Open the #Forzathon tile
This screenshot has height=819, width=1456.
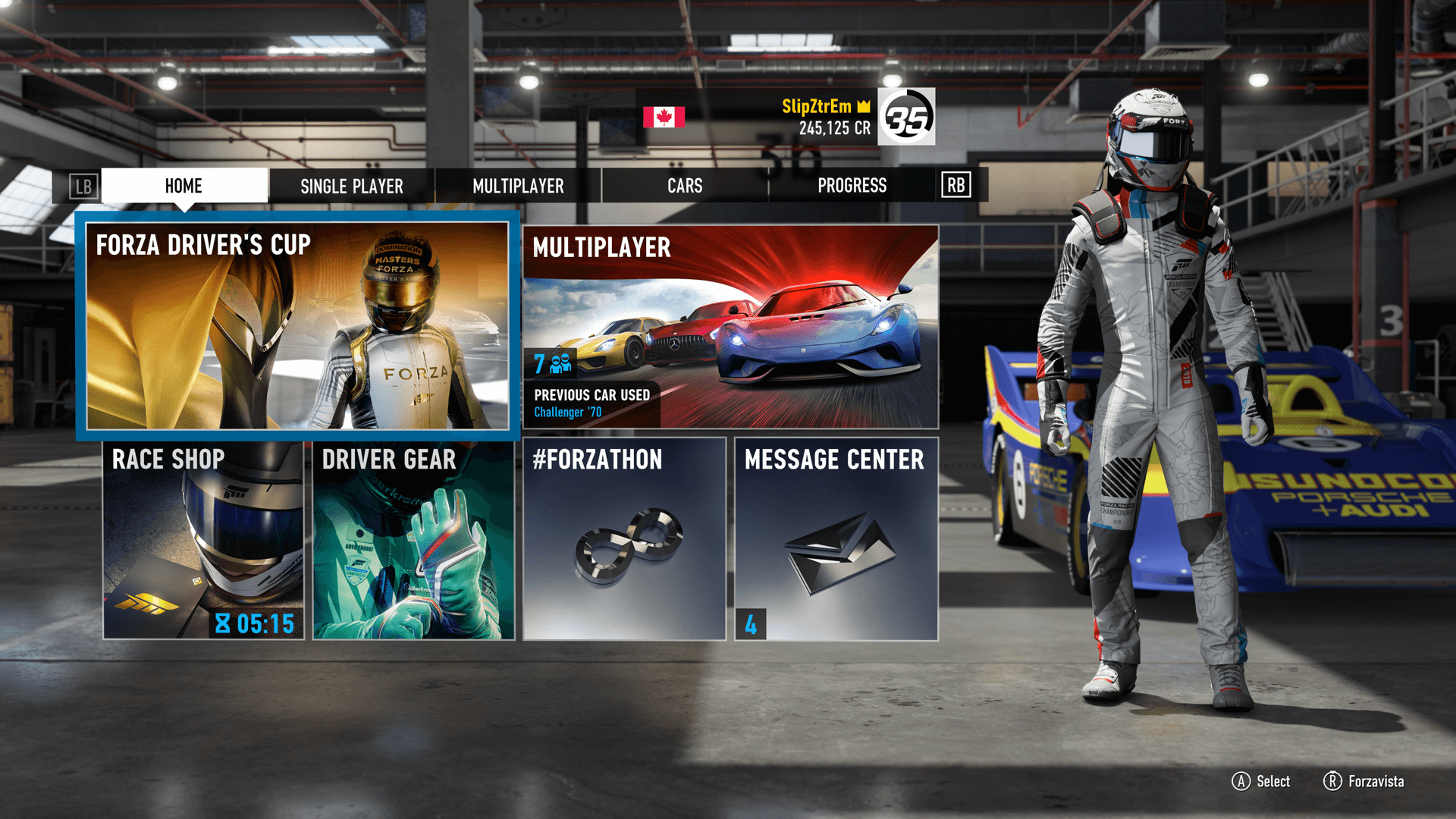click(x=624, y=540)
